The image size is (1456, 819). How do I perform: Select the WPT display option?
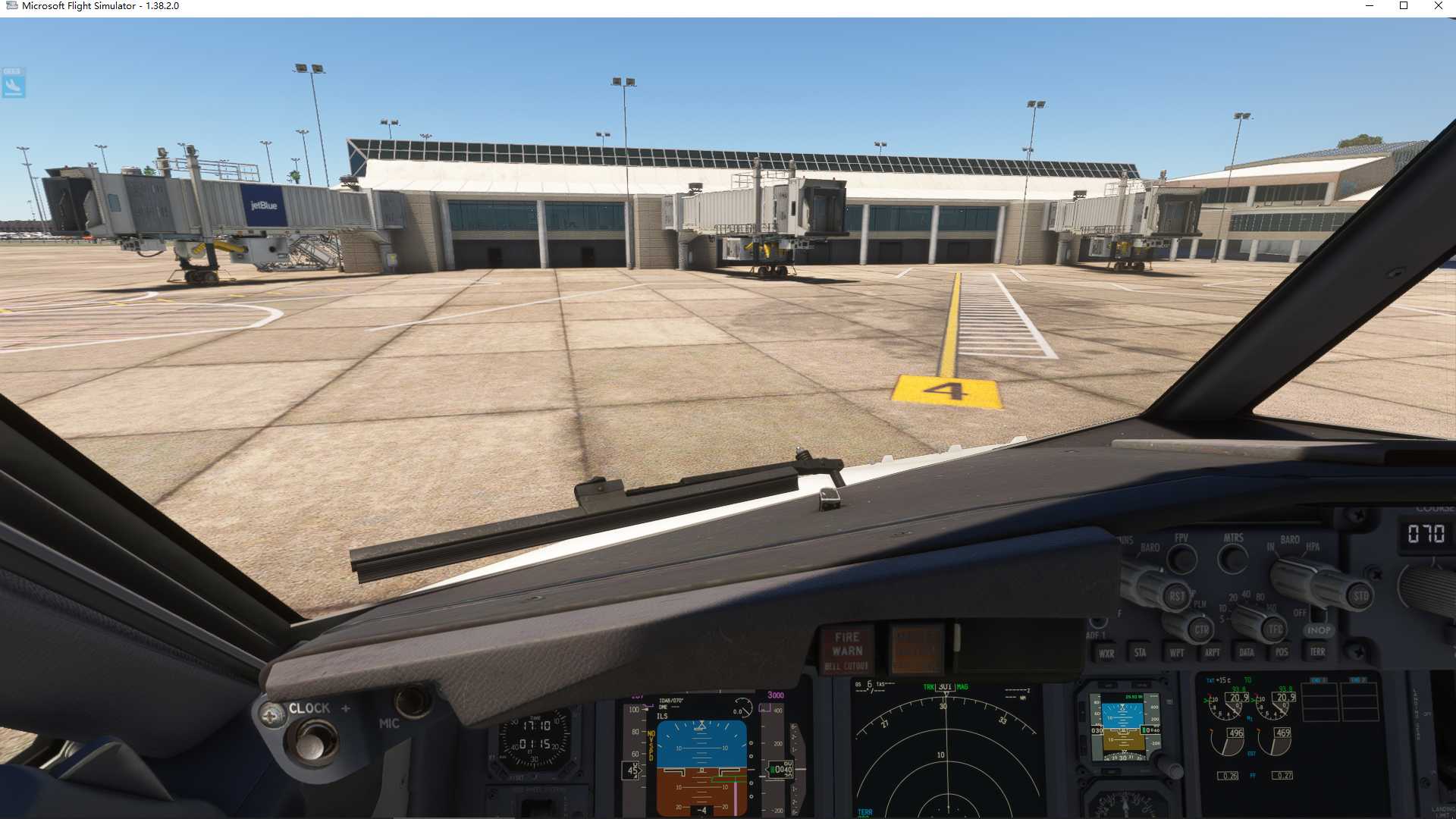pyautogui.click(x=1176, y=652)
